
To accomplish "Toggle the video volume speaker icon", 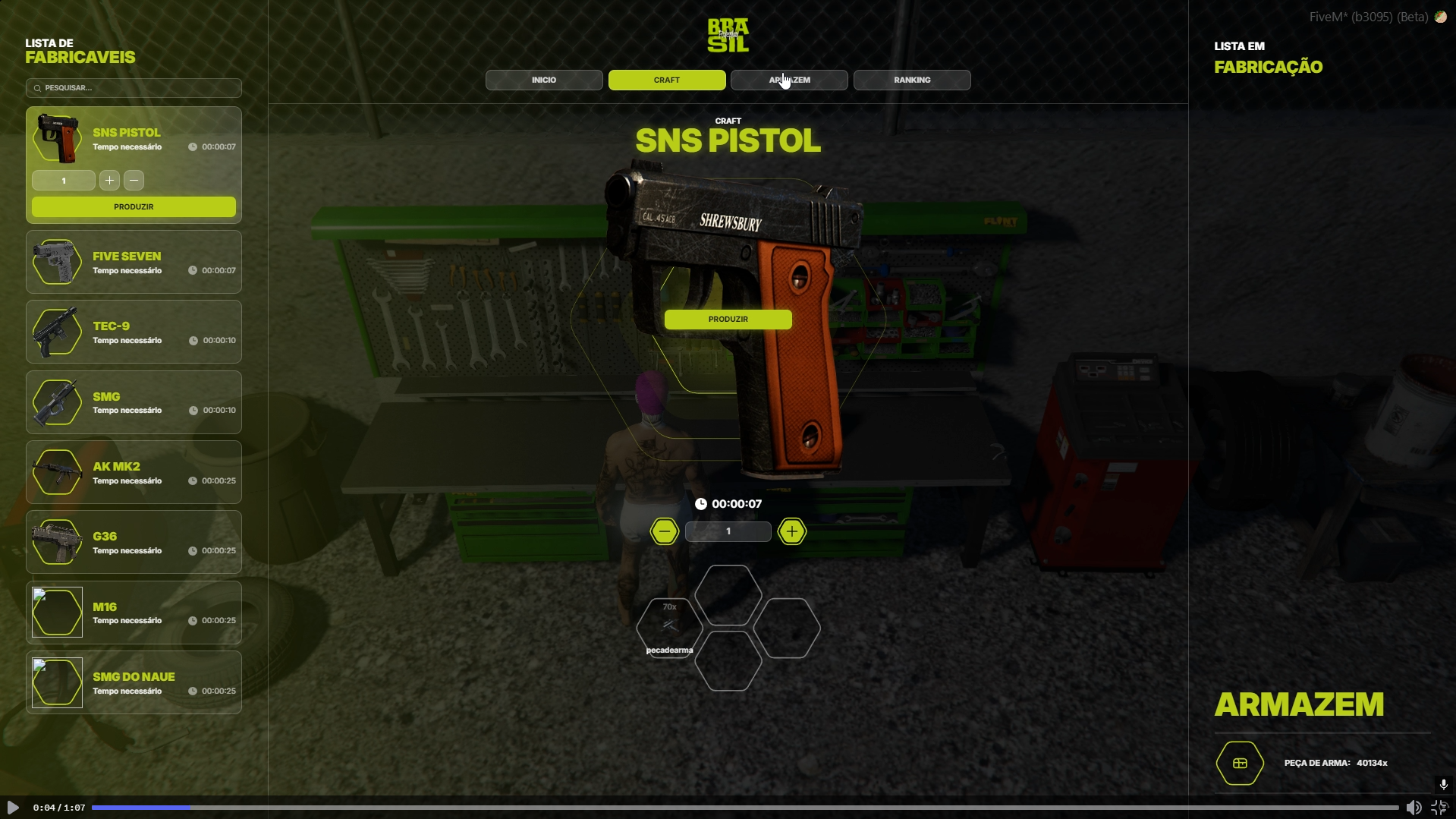I will (x=1414, y=808).
